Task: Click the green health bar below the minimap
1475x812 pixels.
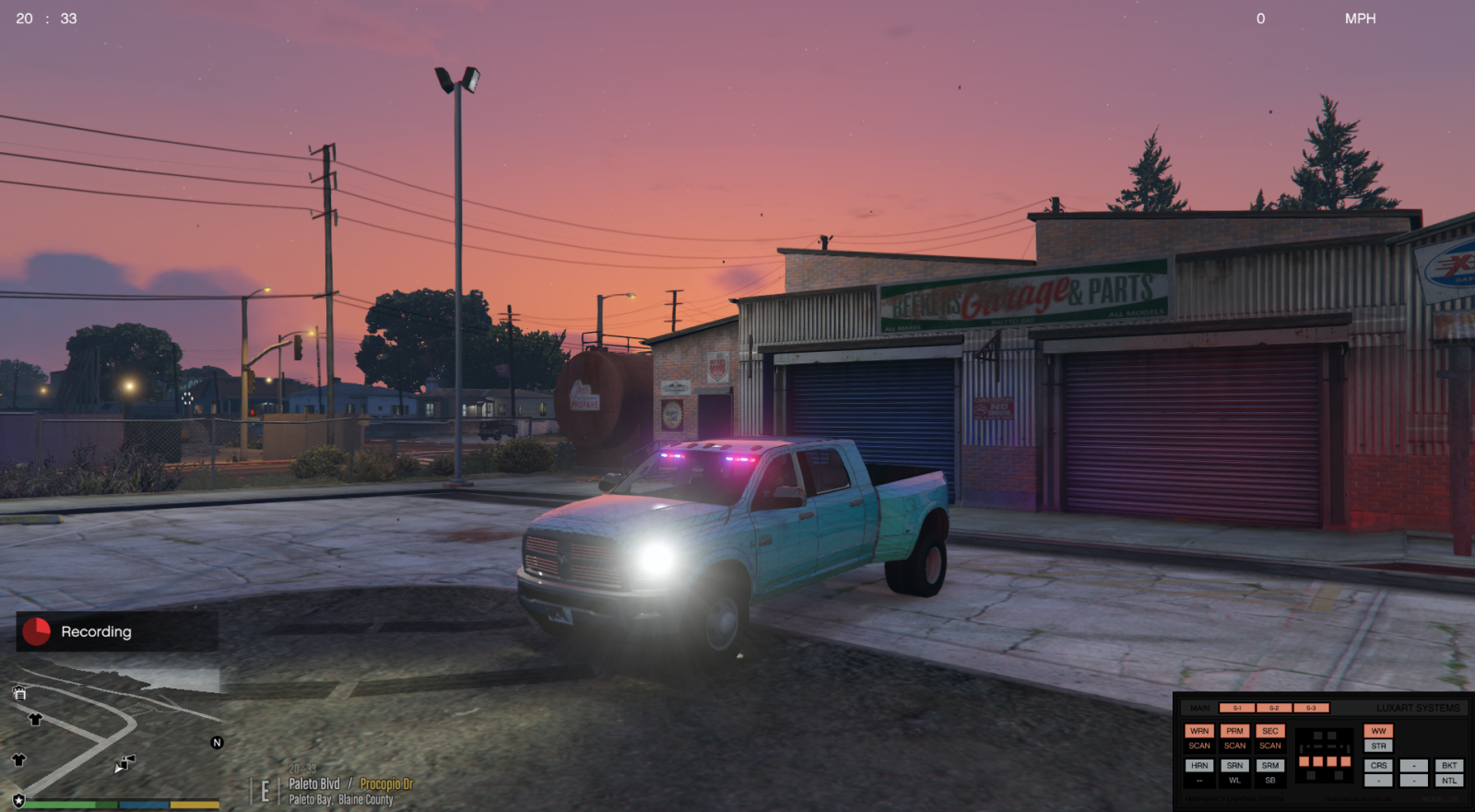Action: (x=59, y=805)
